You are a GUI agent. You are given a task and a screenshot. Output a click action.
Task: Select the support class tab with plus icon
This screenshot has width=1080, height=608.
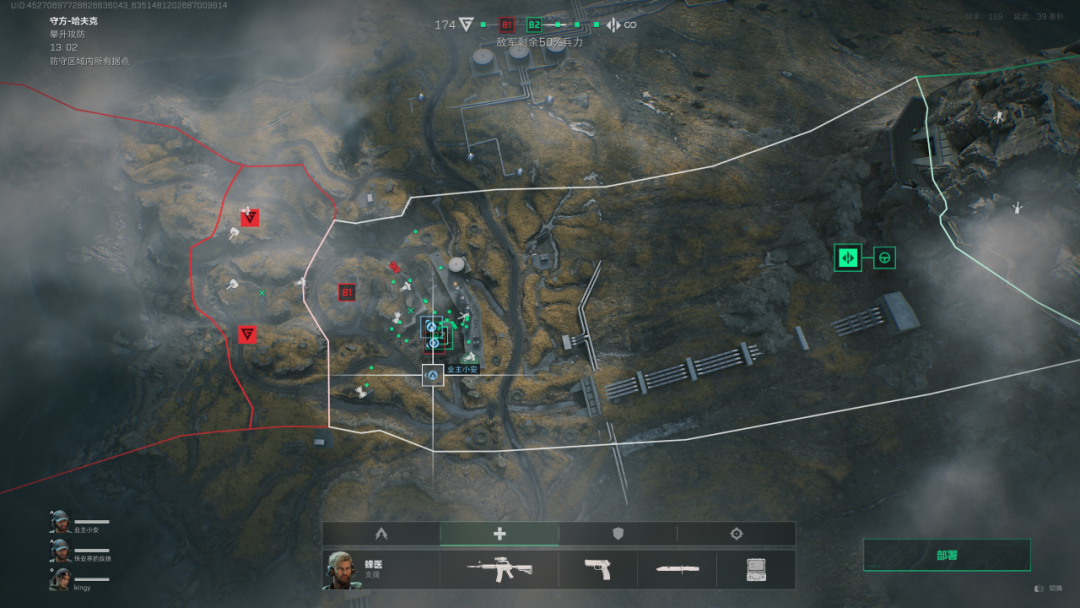tap(499, 534)
